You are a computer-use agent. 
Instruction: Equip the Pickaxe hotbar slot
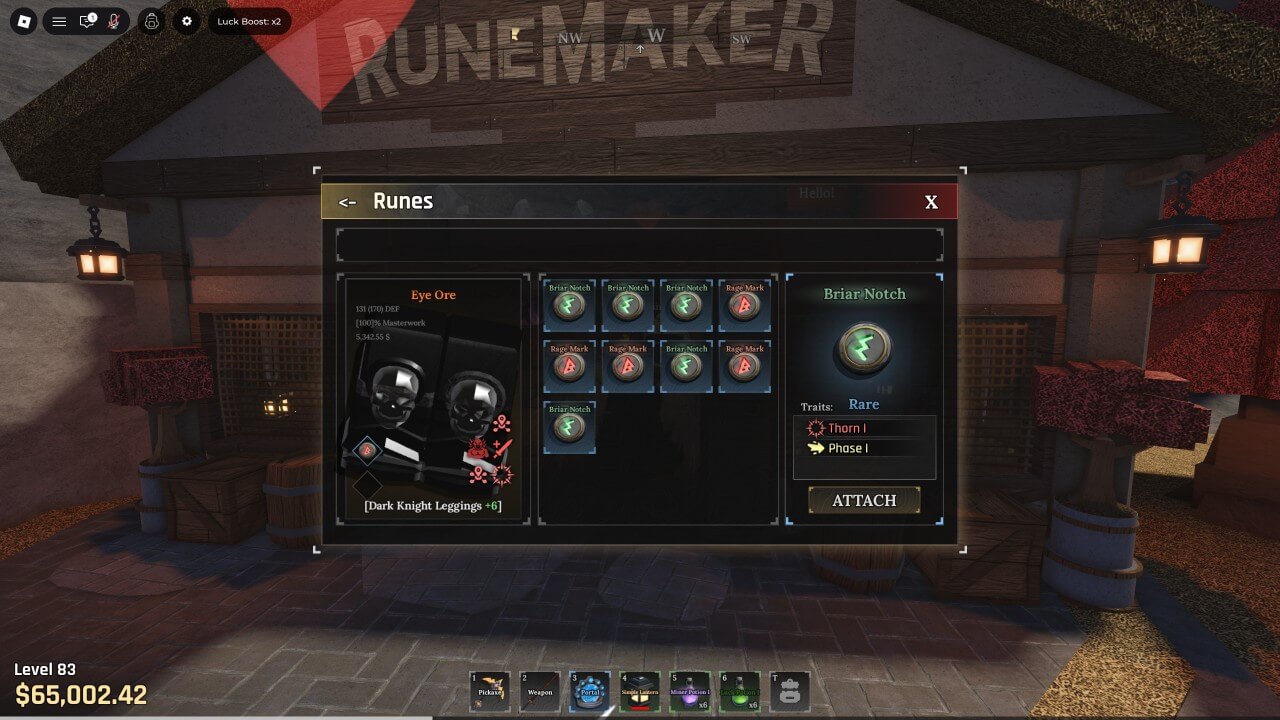coord(490,691)
